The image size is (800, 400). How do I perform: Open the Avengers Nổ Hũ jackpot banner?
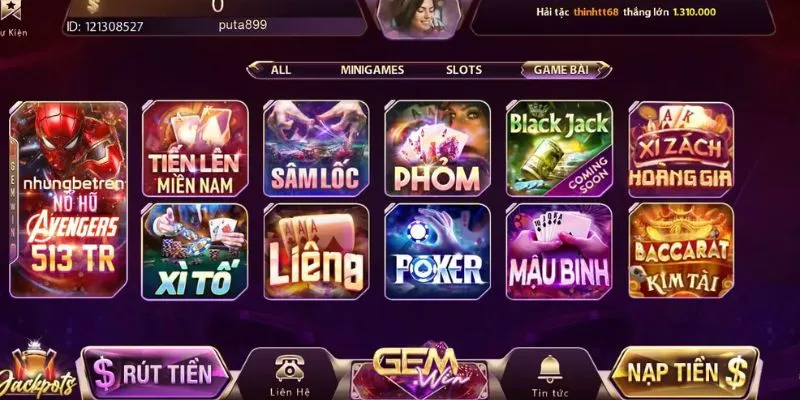point(68,199)
